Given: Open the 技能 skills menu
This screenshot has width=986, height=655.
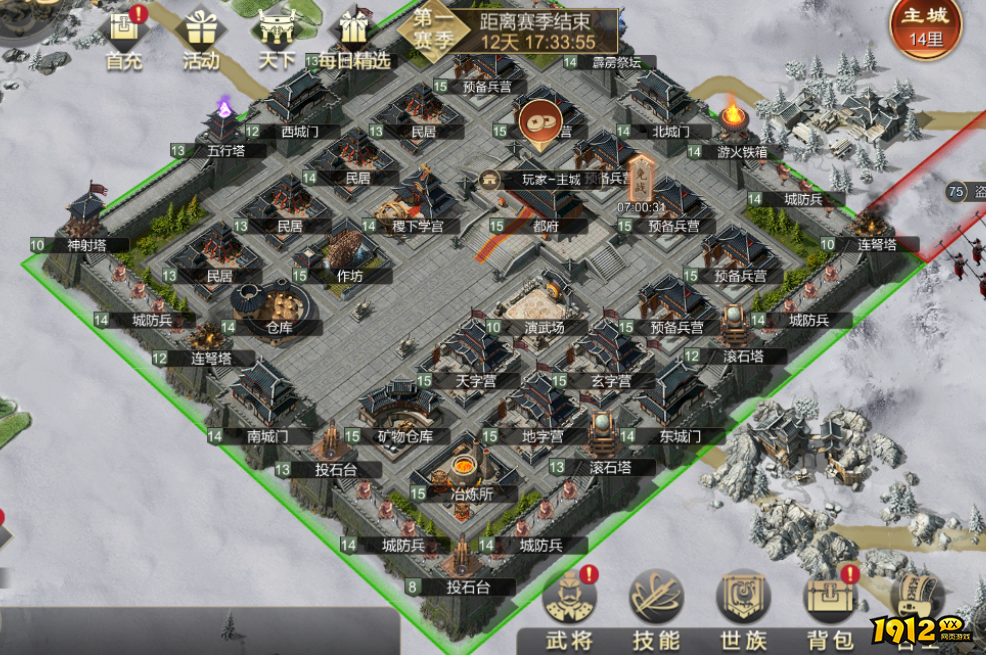Looking at the screenshot, I should [x=656, y=611].
